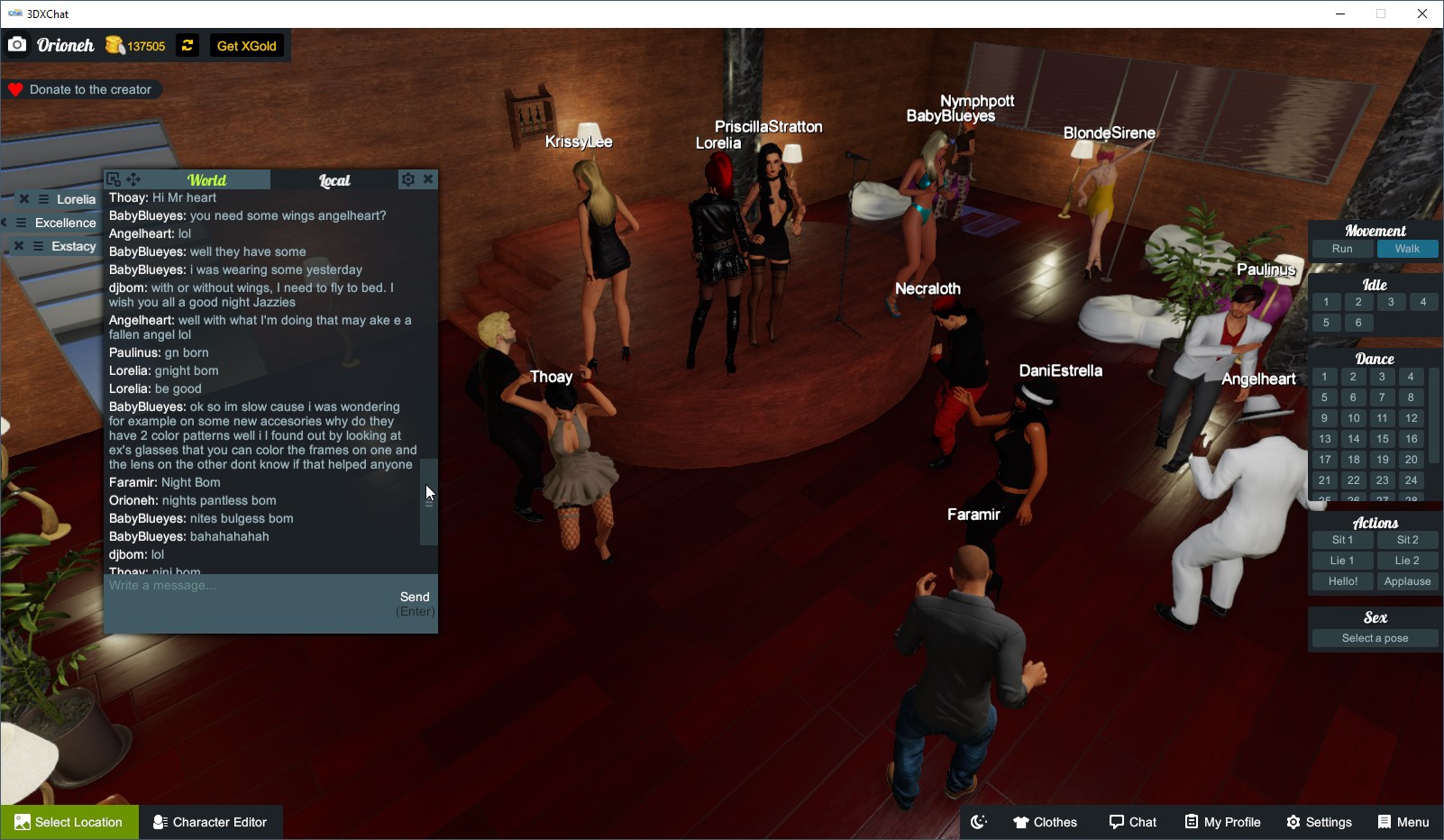The height and width of the screenshot is (840, 1444).
Task: Click the pop-out icon on the chat window
Action: point(114,178)
